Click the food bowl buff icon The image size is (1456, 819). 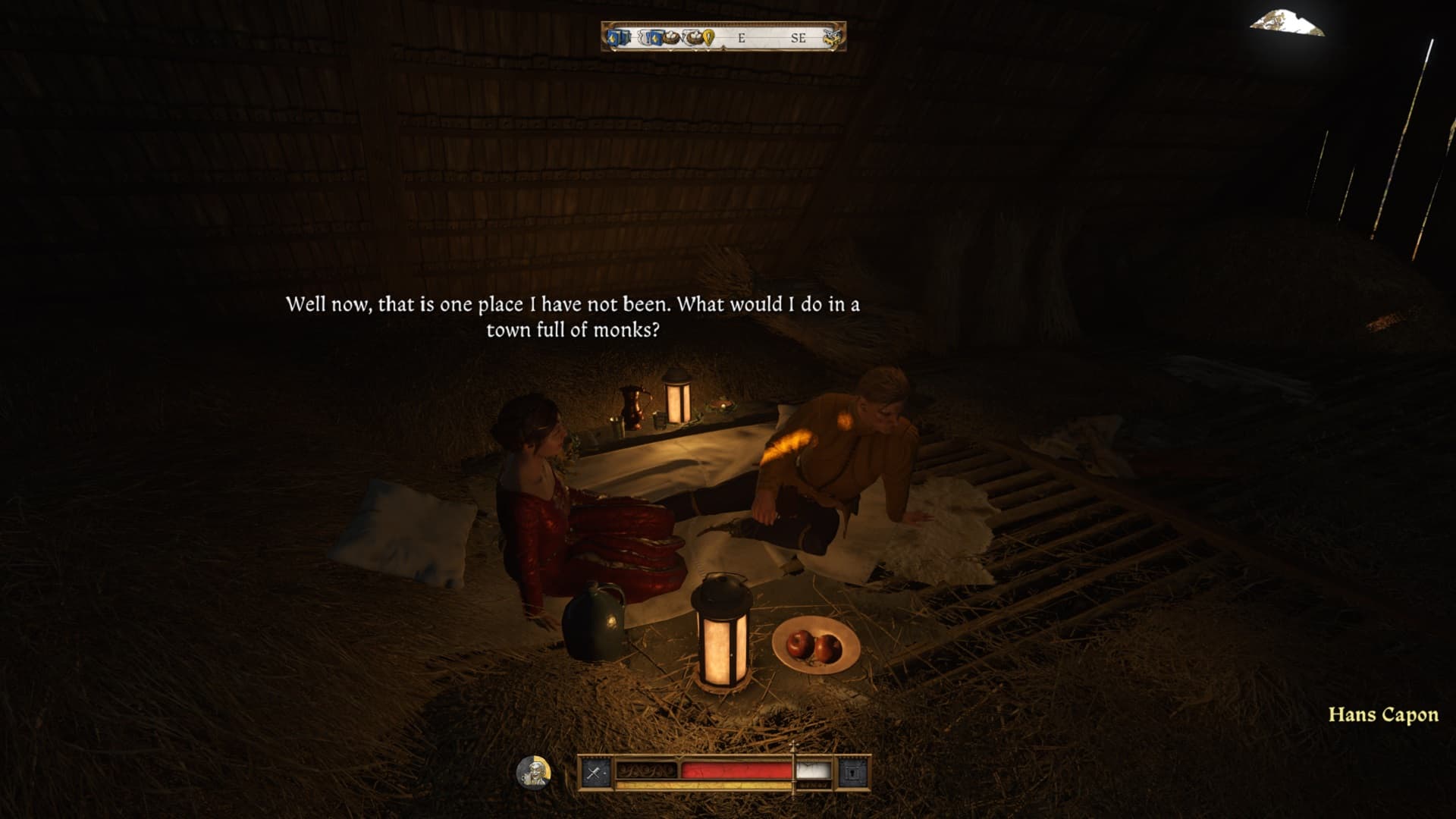click(x=672, y=36)
